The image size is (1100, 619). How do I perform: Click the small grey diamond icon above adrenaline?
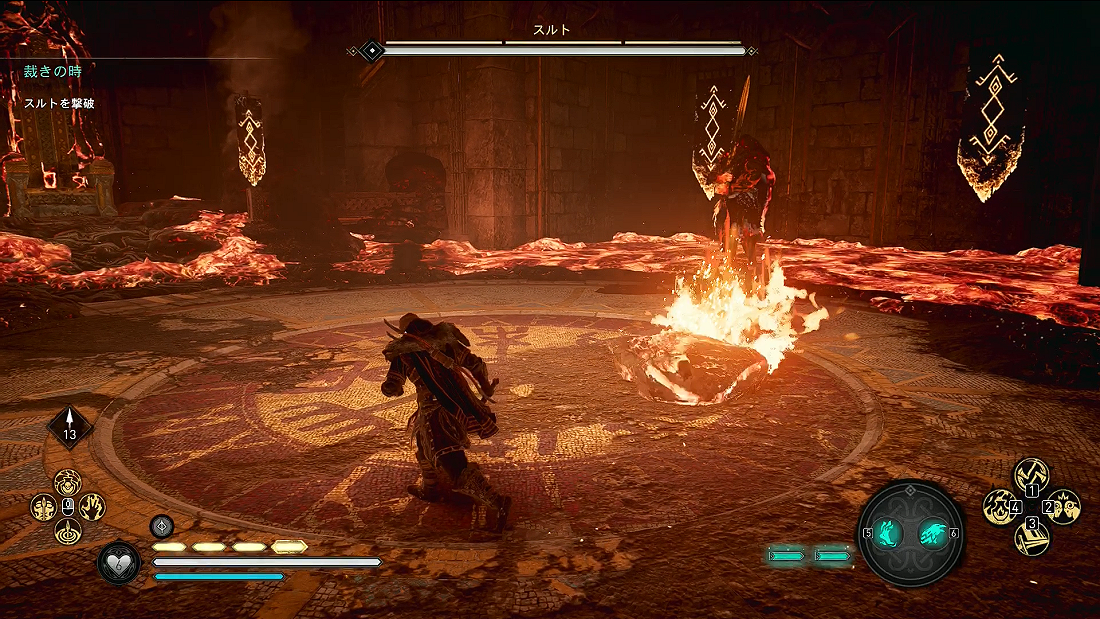click(x=162, y=526)
